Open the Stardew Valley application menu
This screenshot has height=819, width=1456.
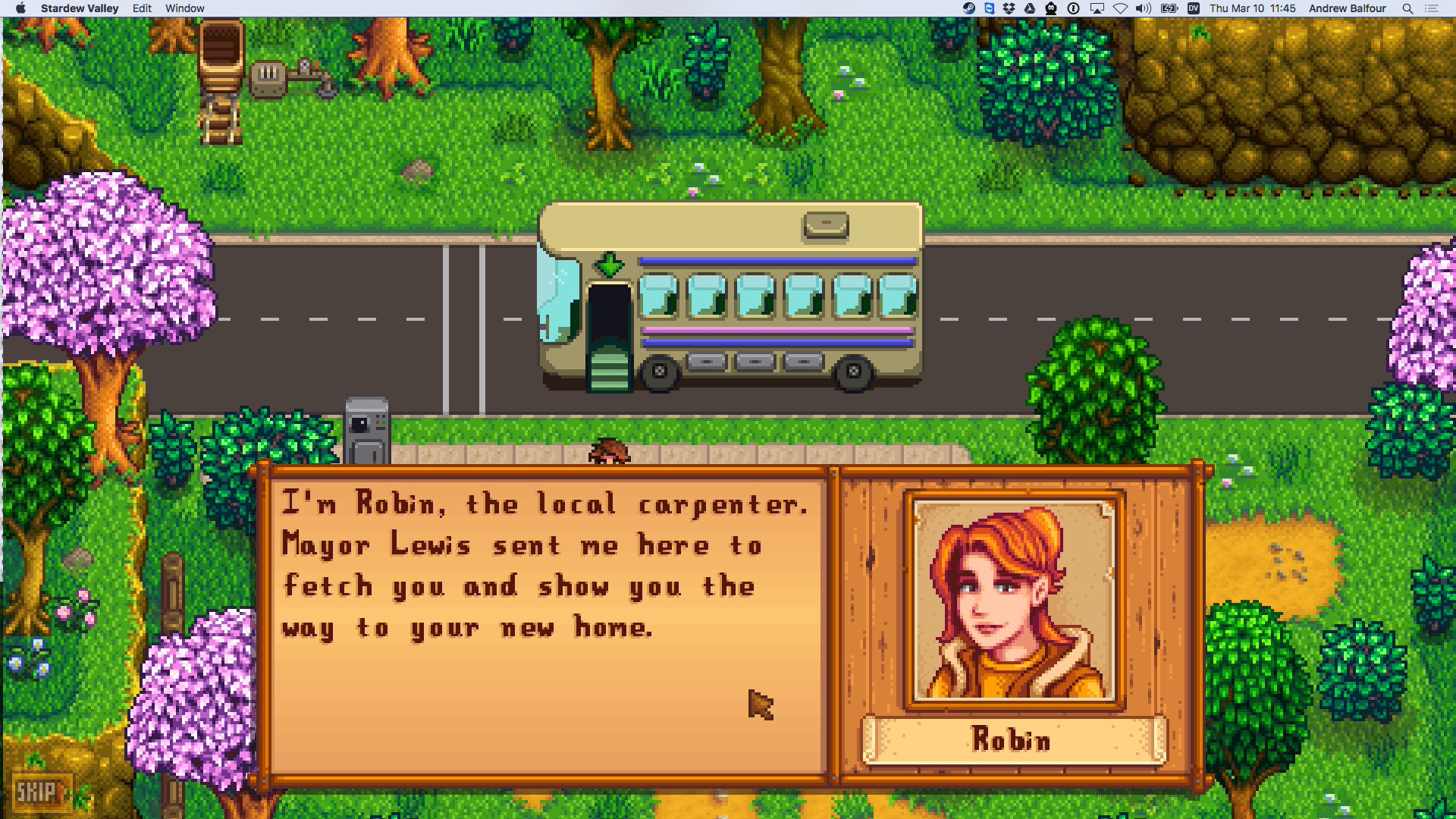[x=79, y=8]
